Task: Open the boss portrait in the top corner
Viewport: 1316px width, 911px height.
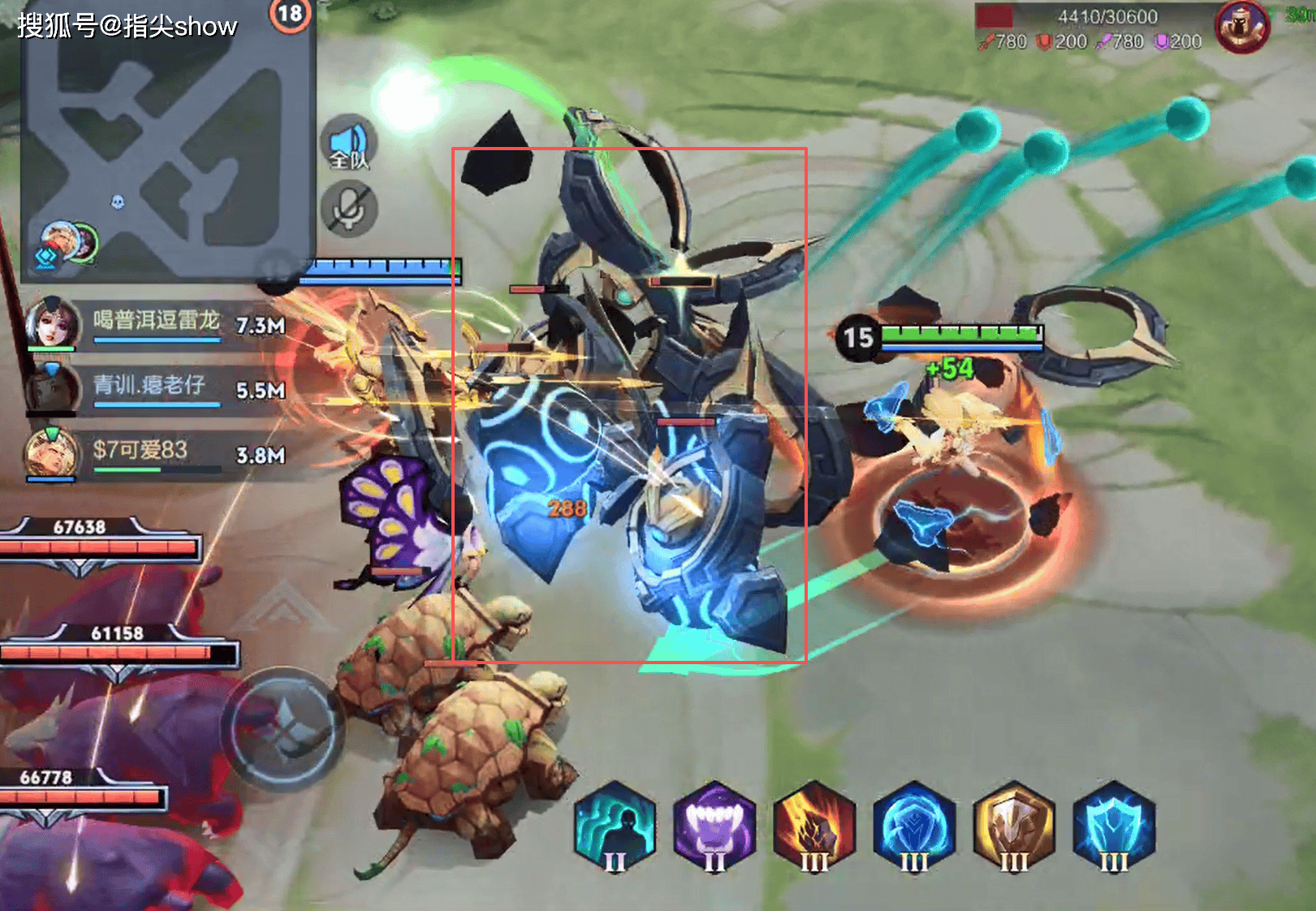Action: tap(1241, 27)
